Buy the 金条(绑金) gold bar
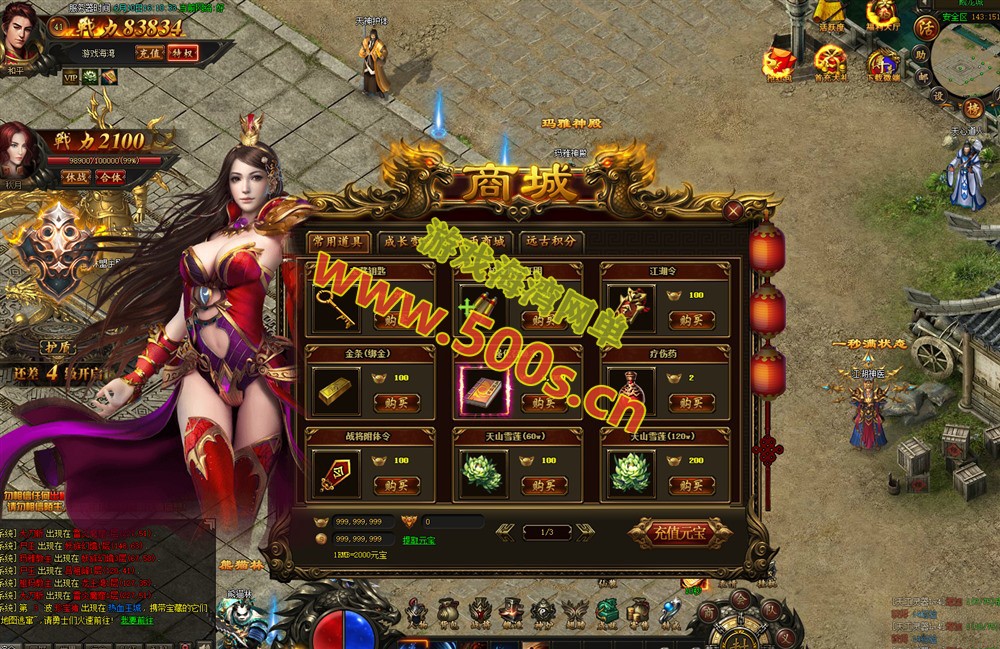 coord(396,402)
